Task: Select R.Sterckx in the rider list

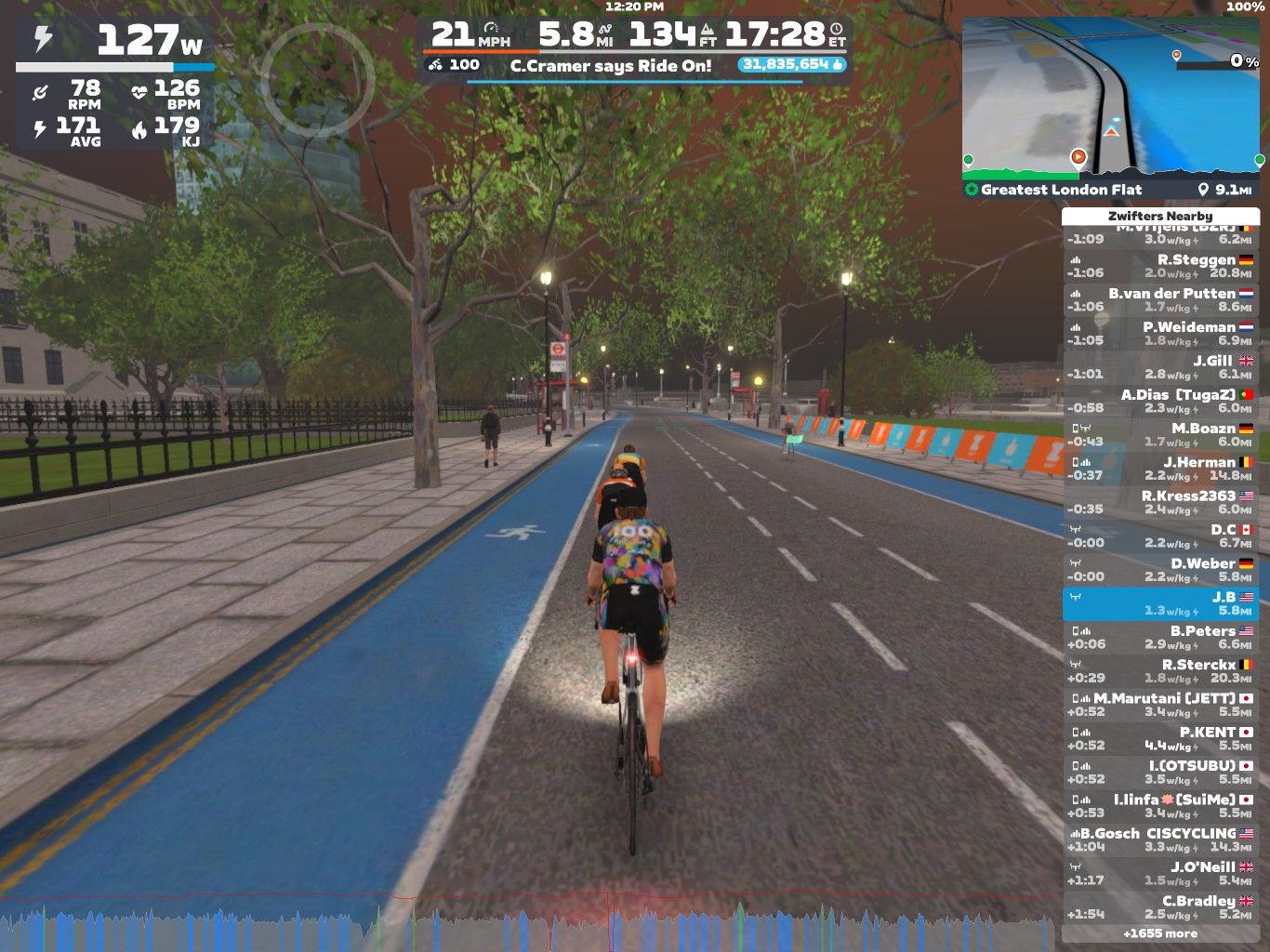Action: [x=1160, y=671]
